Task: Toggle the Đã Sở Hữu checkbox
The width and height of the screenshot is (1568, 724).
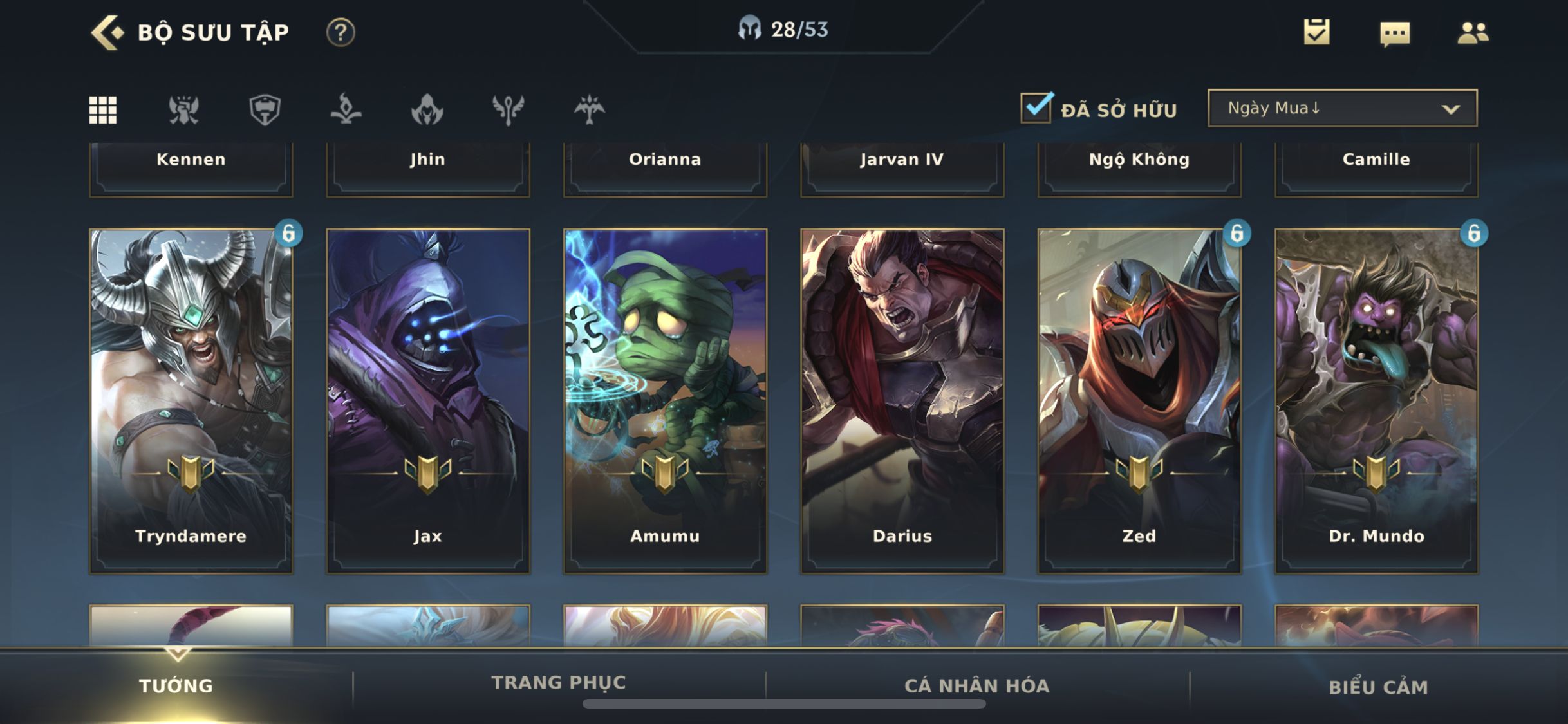Action: pyautogui.click(x=1036, y=108)
